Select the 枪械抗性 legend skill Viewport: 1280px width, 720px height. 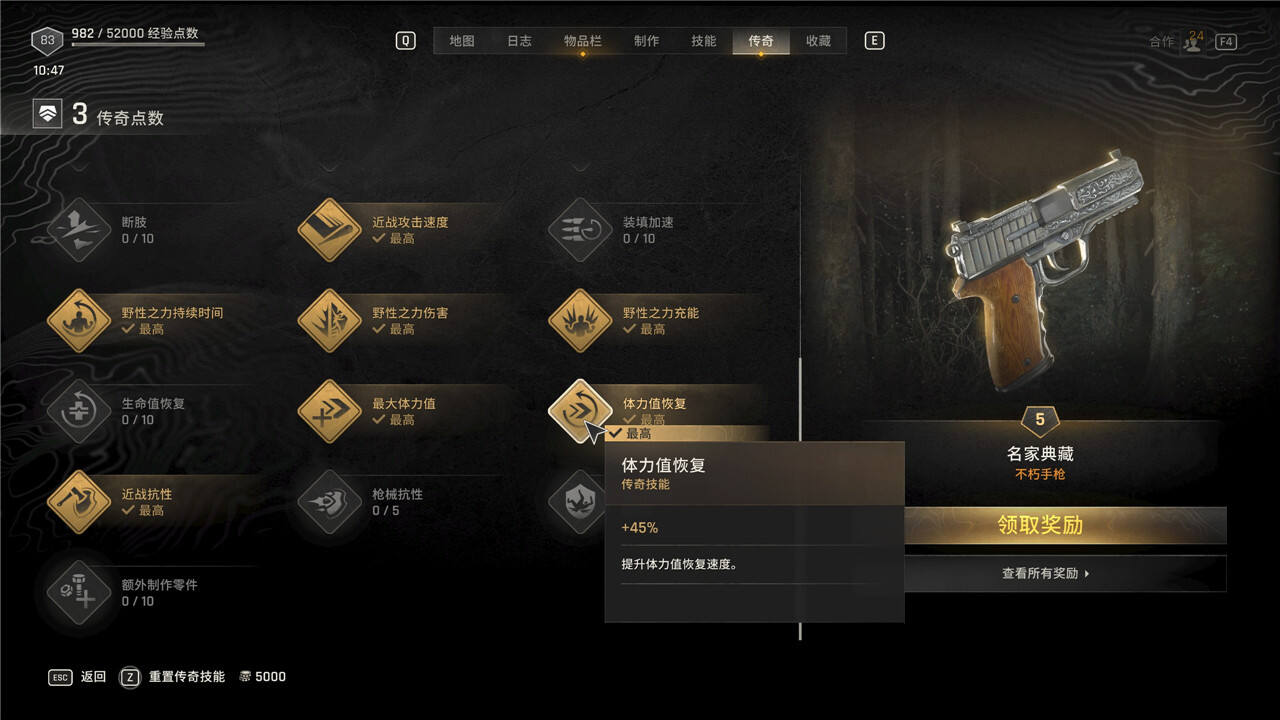pos(329,502)
